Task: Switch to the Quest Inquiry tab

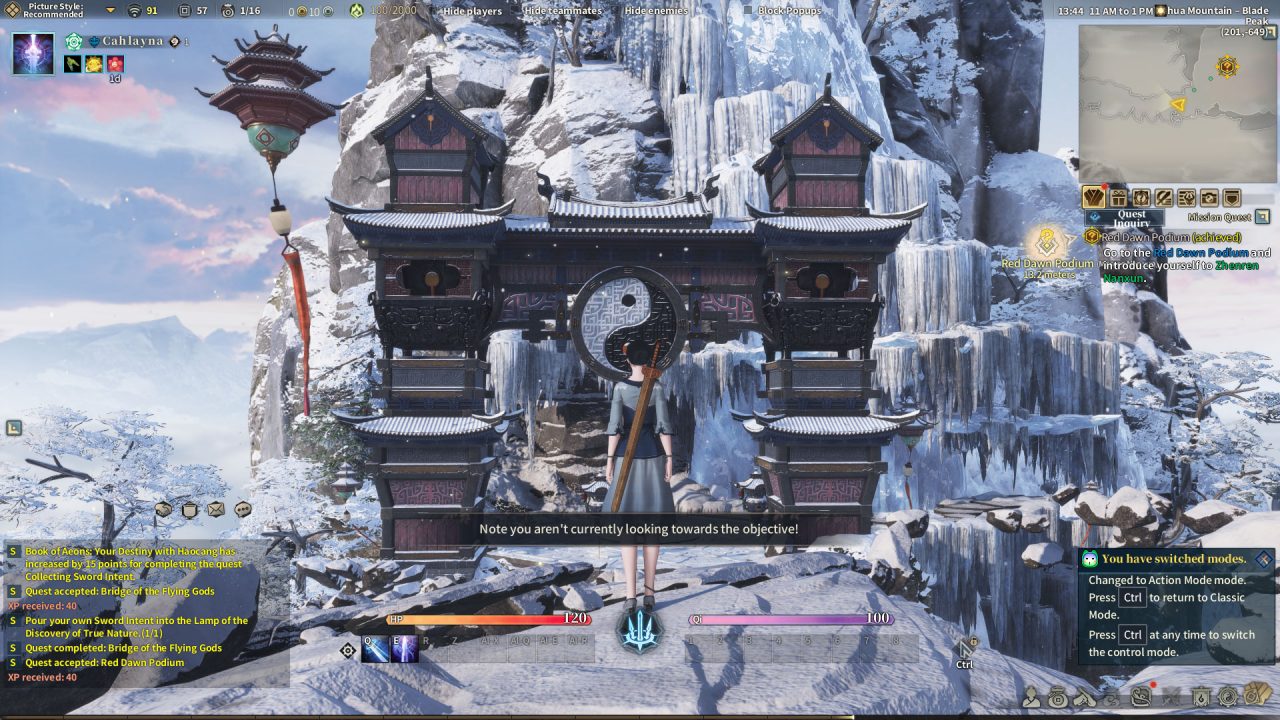Action: 1132,216
